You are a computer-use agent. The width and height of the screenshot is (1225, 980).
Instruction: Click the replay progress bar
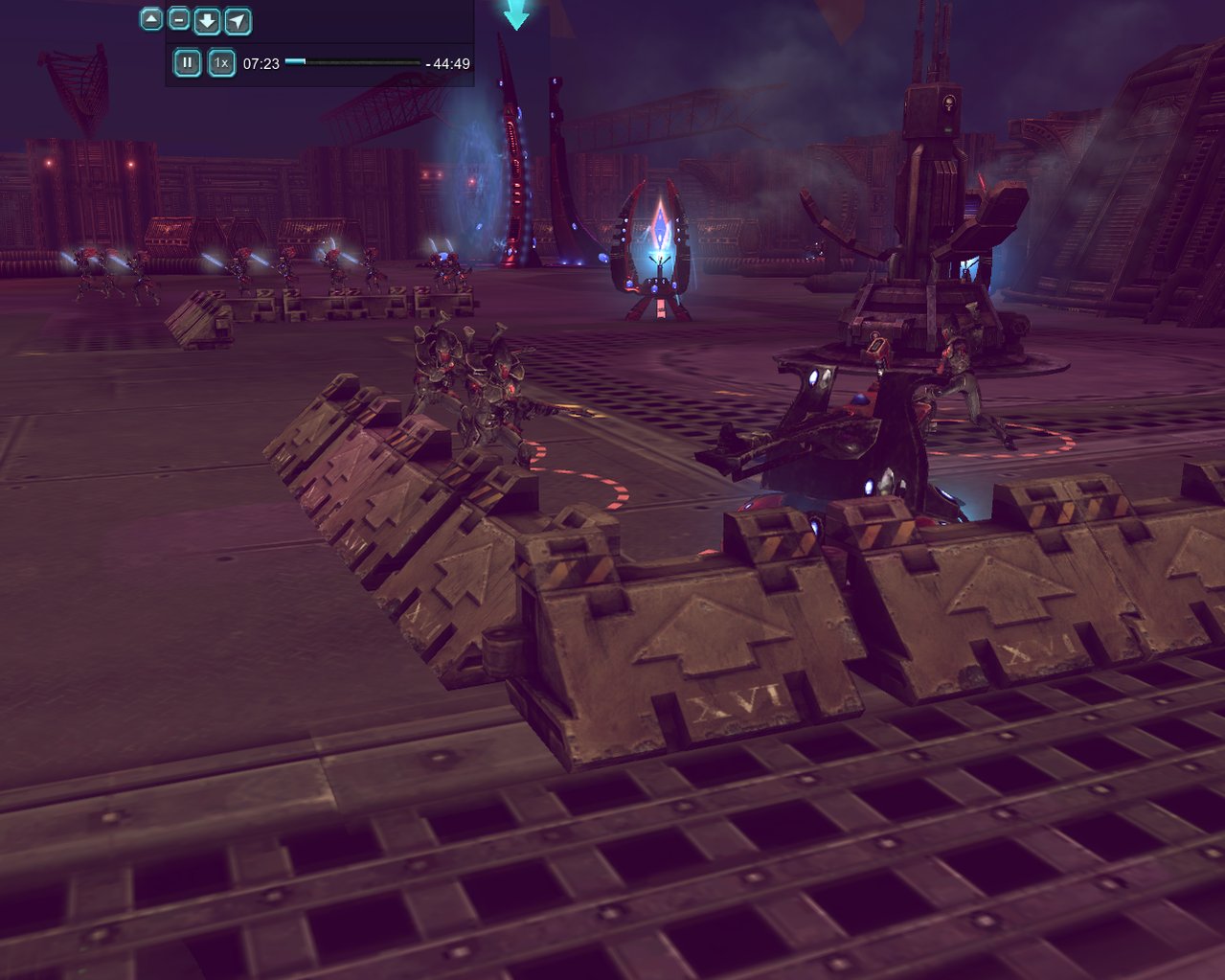(x=352, y=62)
